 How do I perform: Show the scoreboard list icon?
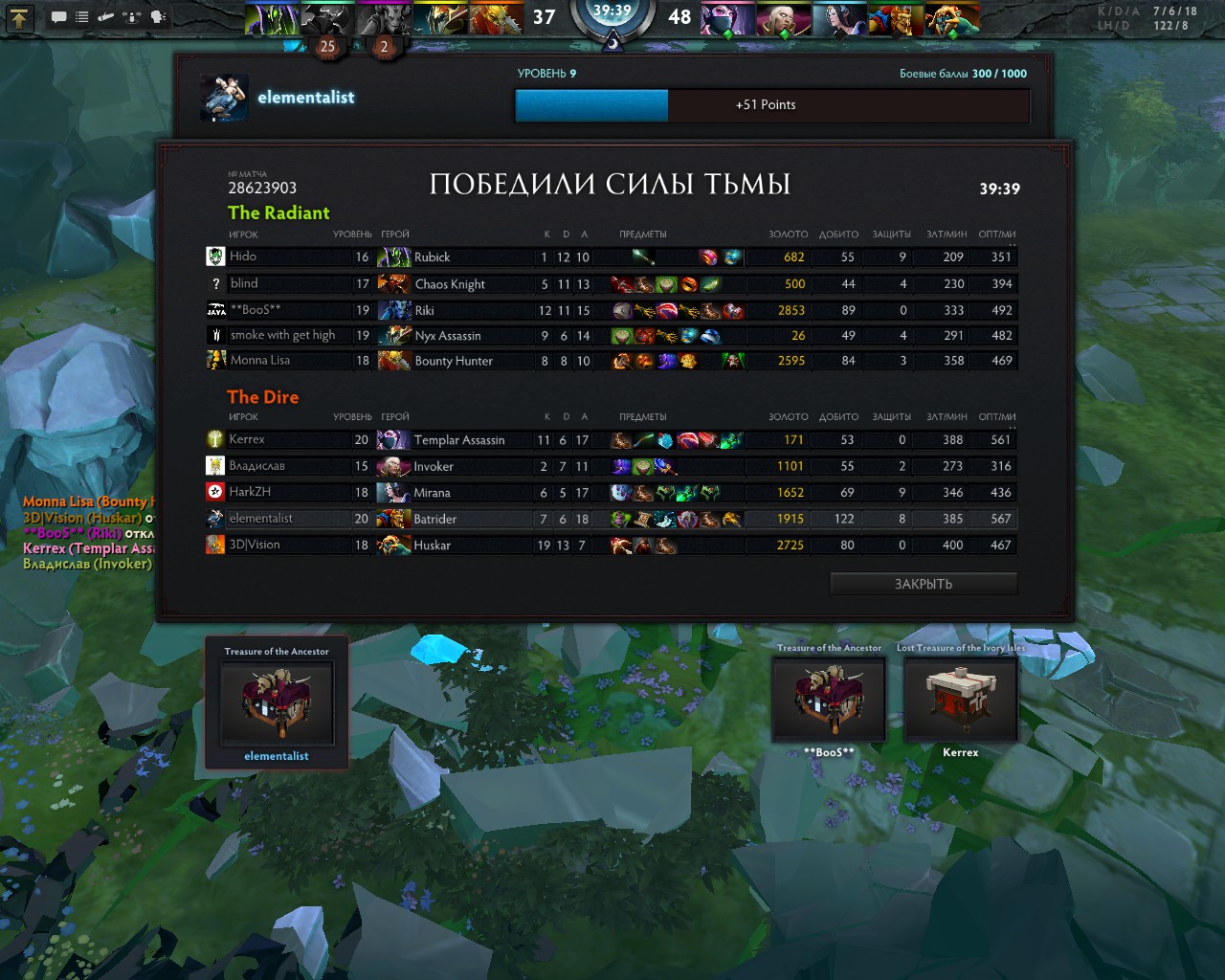point(82,16)
